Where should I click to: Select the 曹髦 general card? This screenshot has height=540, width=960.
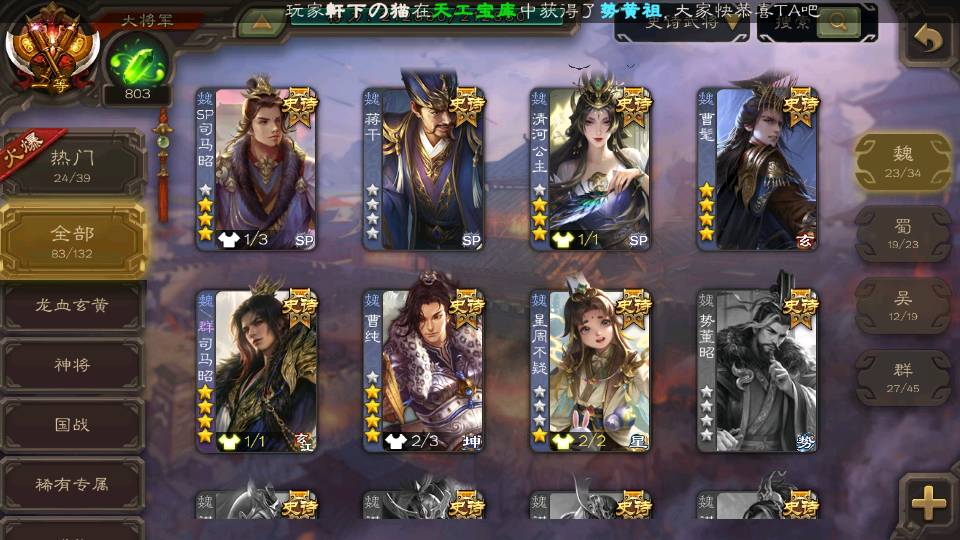coord(757,168)
